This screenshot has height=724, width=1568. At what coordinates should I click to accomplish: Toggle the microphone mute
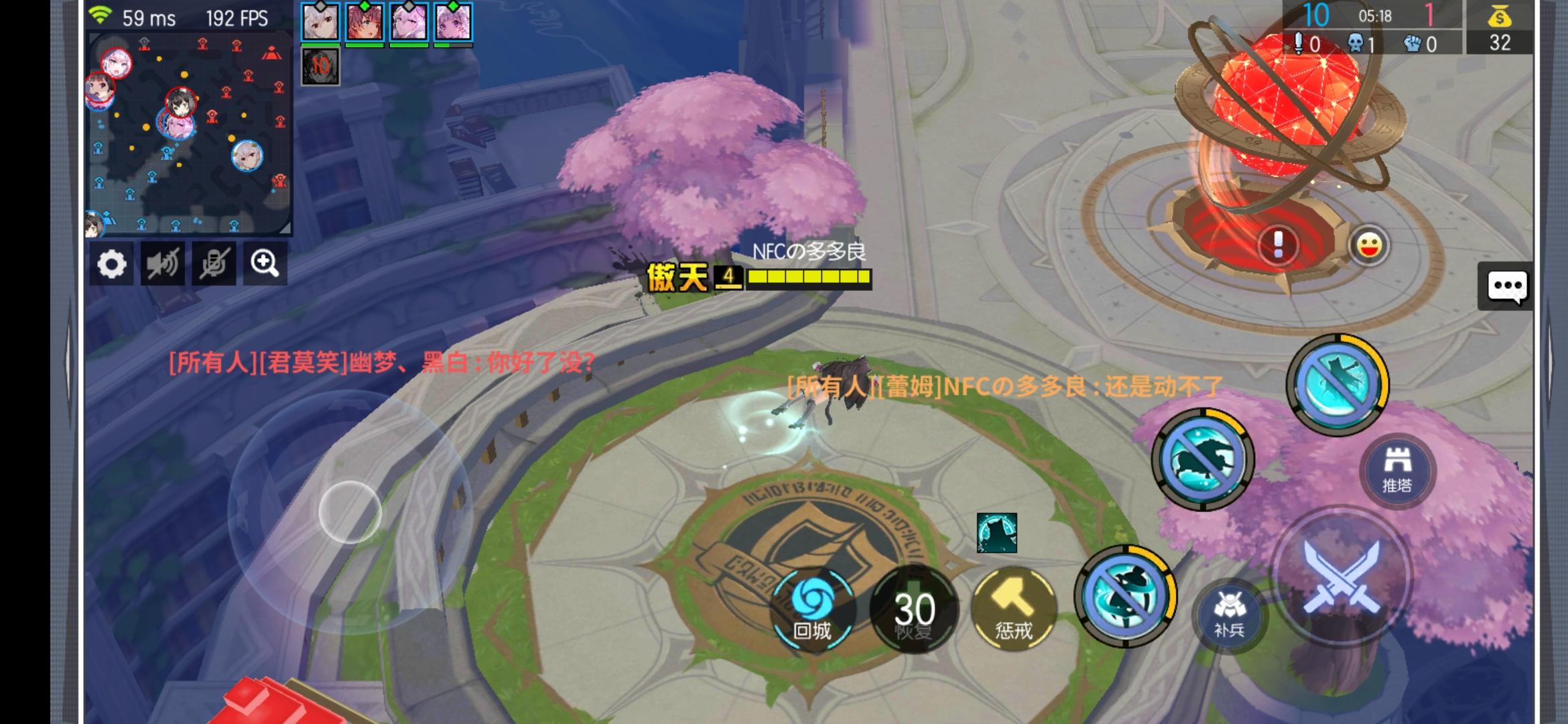click(214, 264)
